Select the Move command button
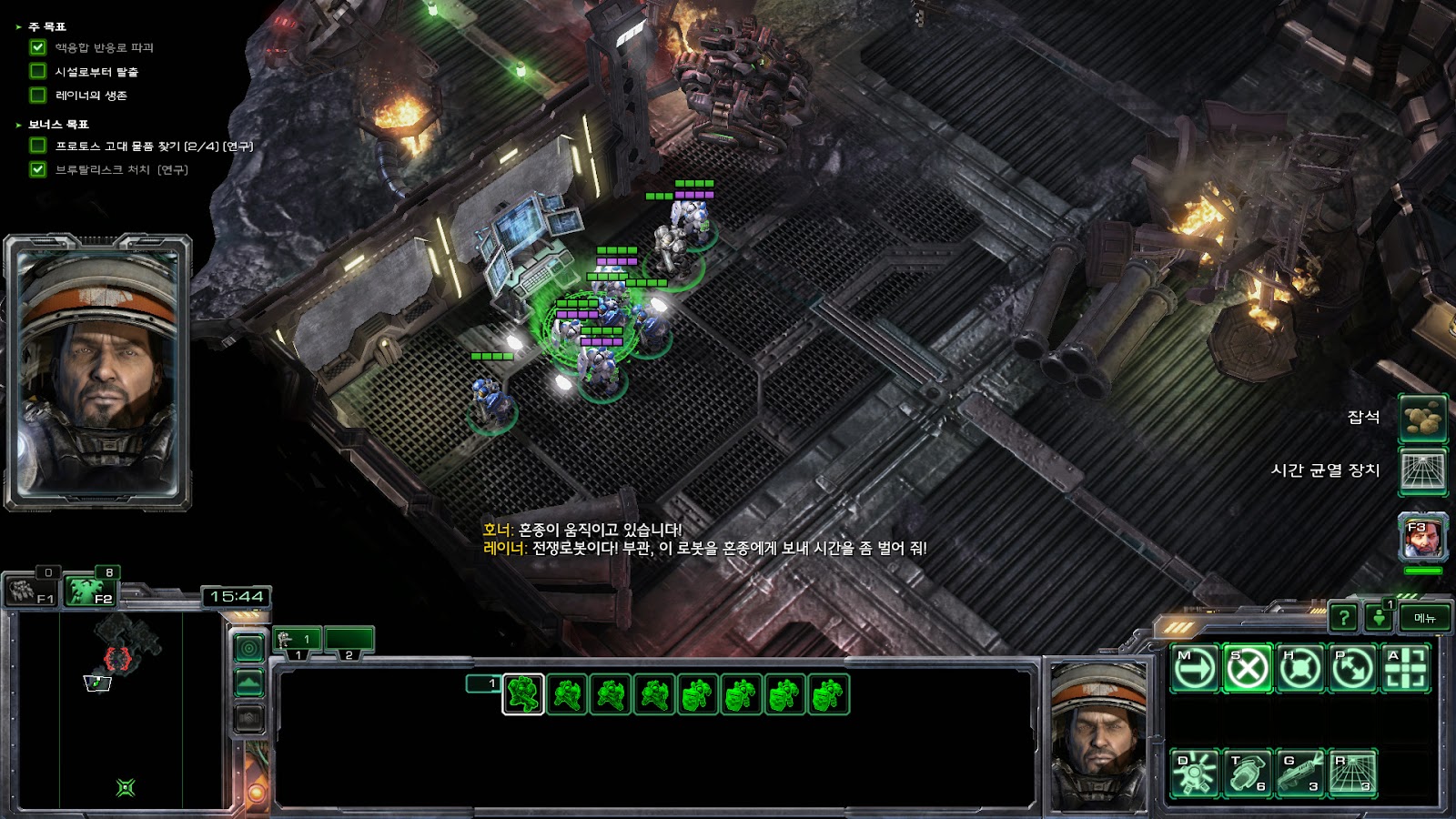Screen dimensions: 1456x819 (1194, 670)
